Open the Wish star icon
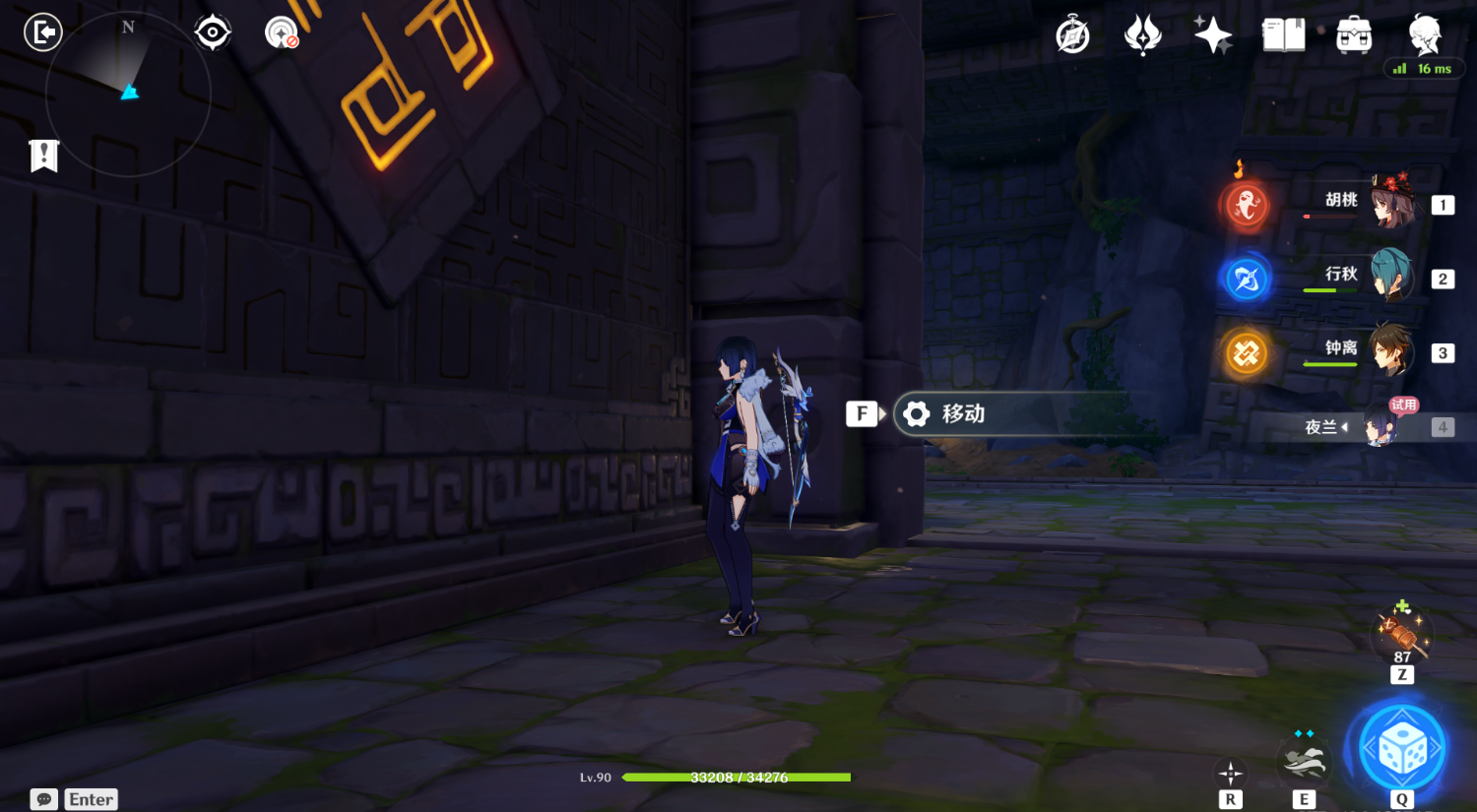1477x812 pixels. (1213, 35)
